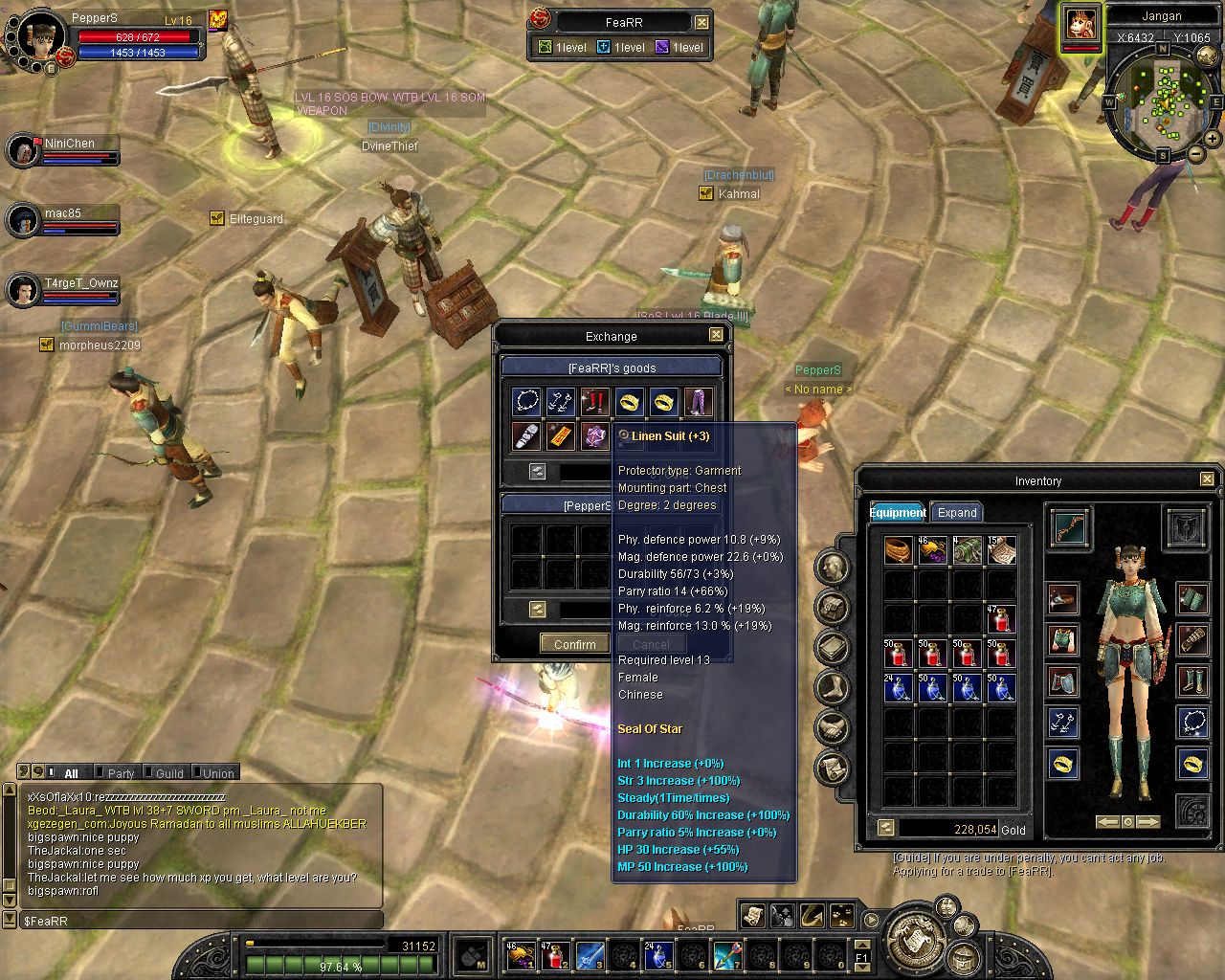Select the purple pants in FeaRR's goods

698,402
